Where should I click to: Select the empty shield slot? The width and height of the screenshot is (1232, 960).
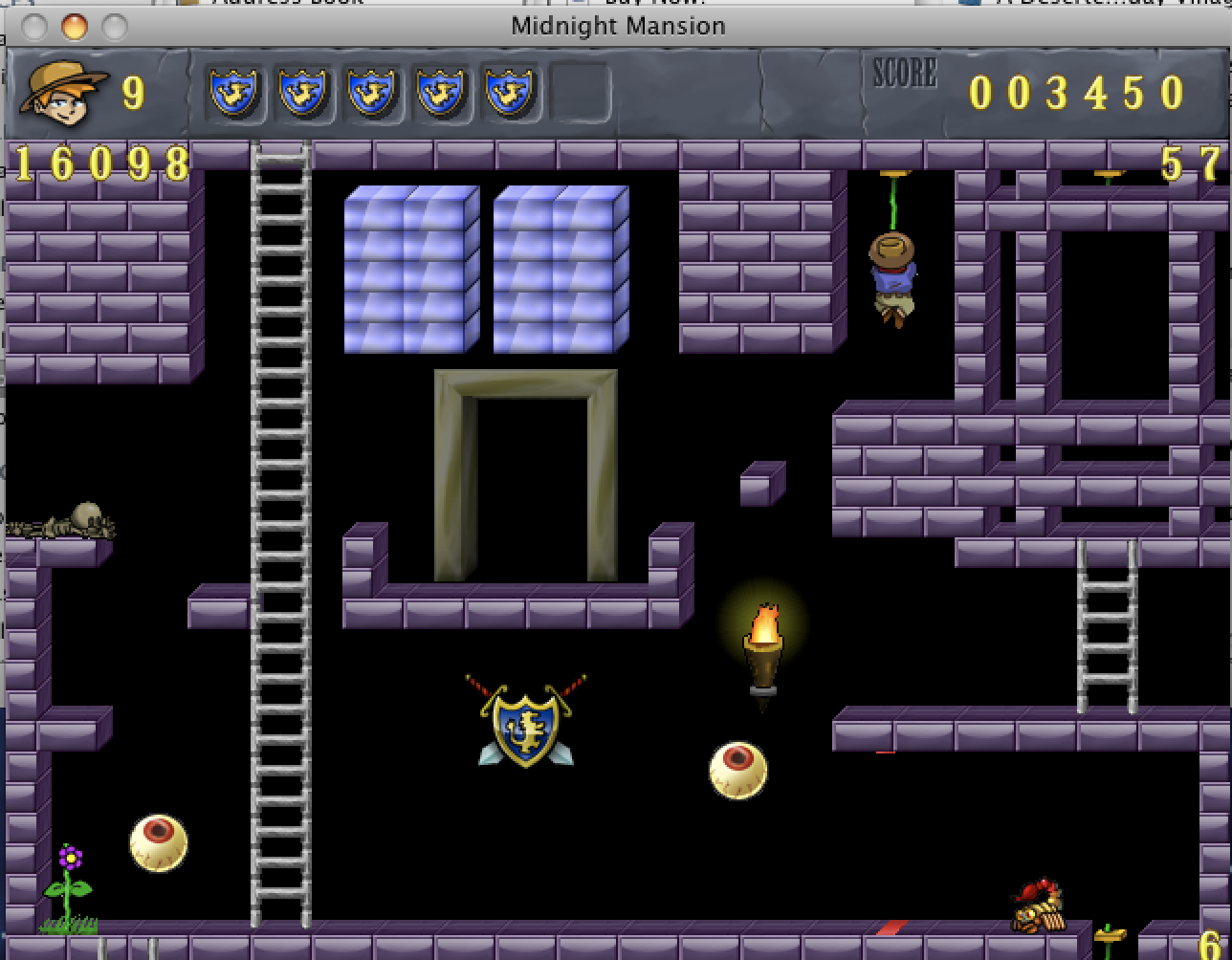click(580, 93)
